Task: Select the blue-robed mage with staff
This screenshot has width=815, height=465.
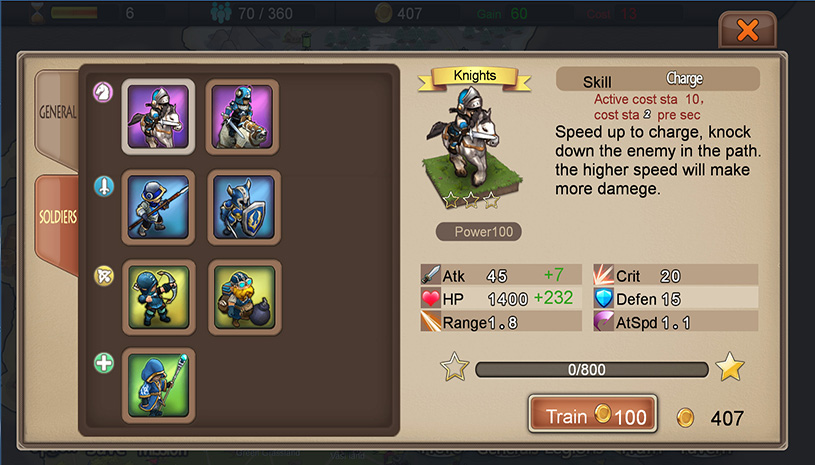Action: [x=158, y=384]
